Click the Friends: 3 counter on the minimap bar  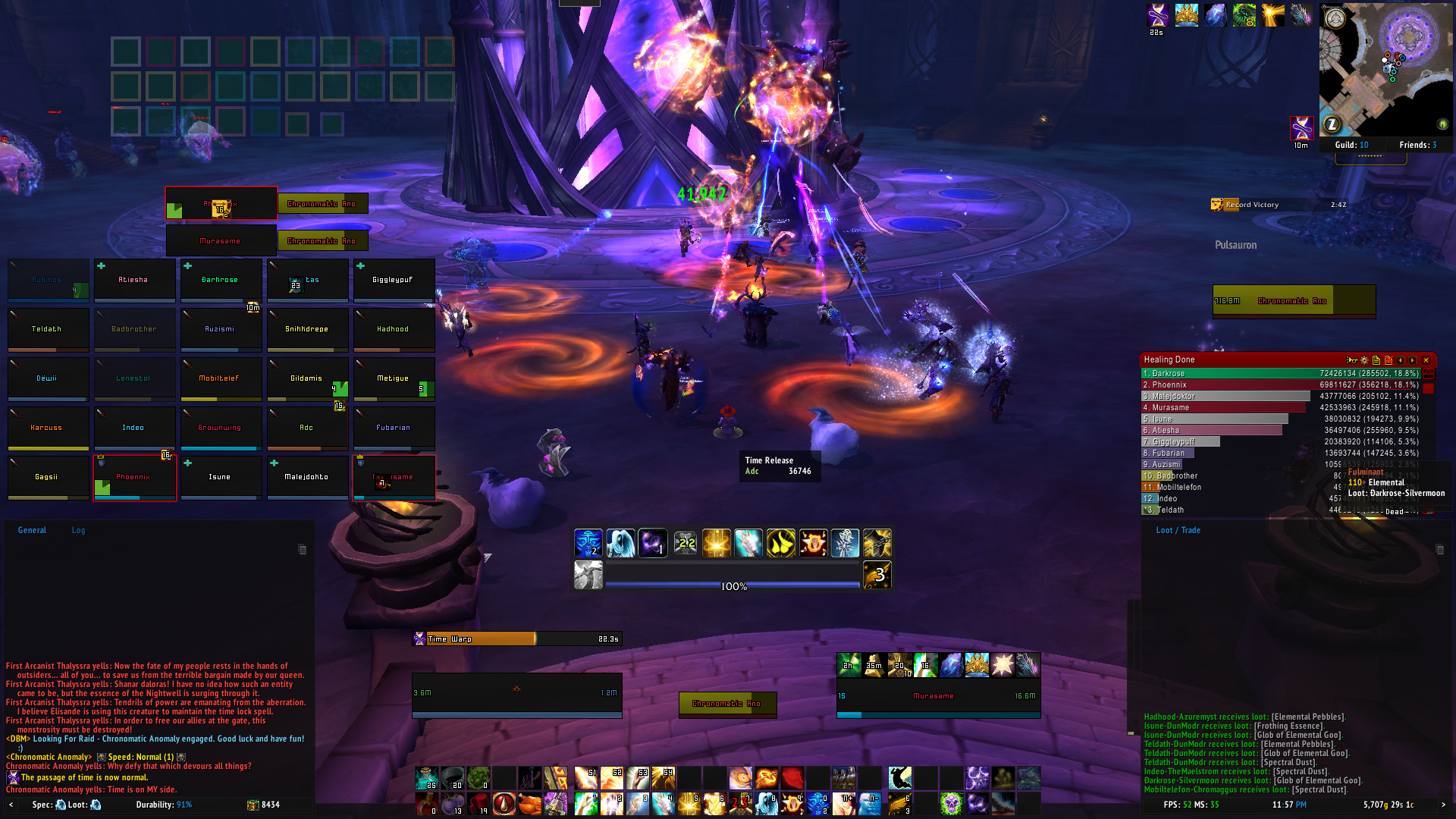(x=1417, y=145)
